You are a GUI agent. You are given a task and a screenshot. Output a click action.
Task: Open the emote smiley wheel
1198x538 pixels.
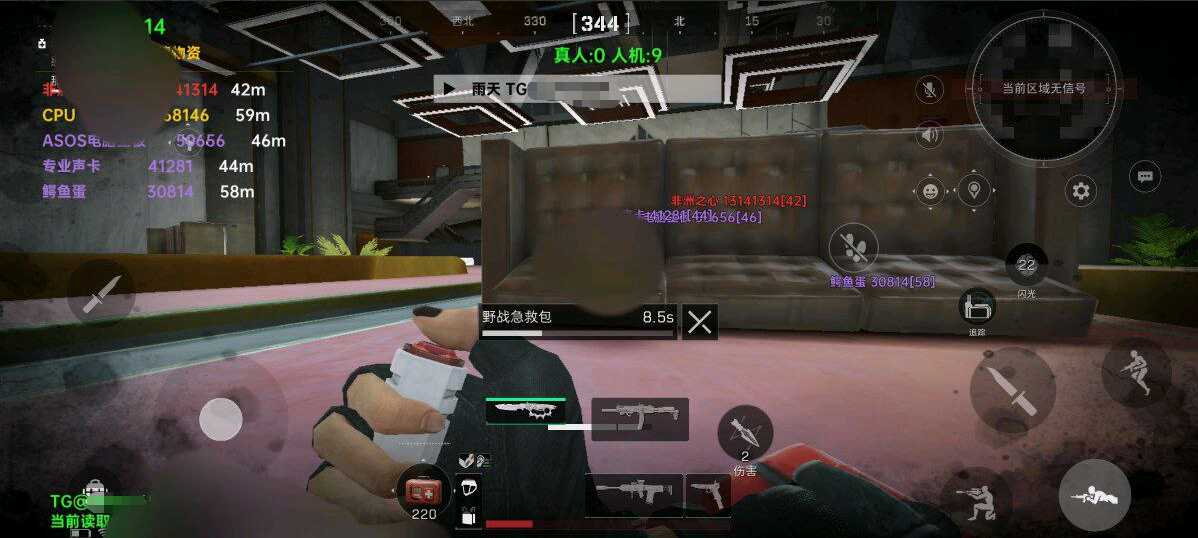pos(931,190)
